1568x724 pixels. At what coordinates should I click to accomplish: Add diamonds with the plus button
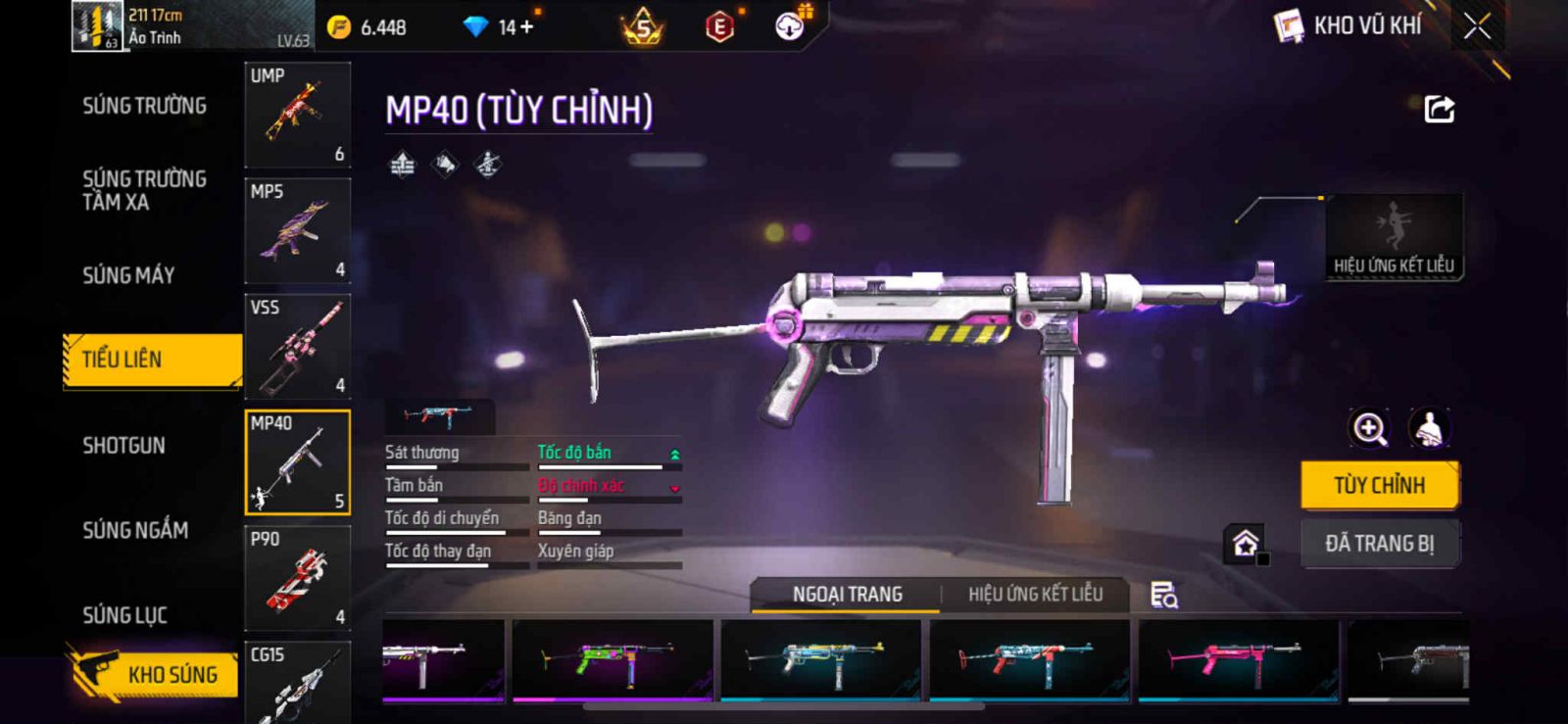(527, 27)
